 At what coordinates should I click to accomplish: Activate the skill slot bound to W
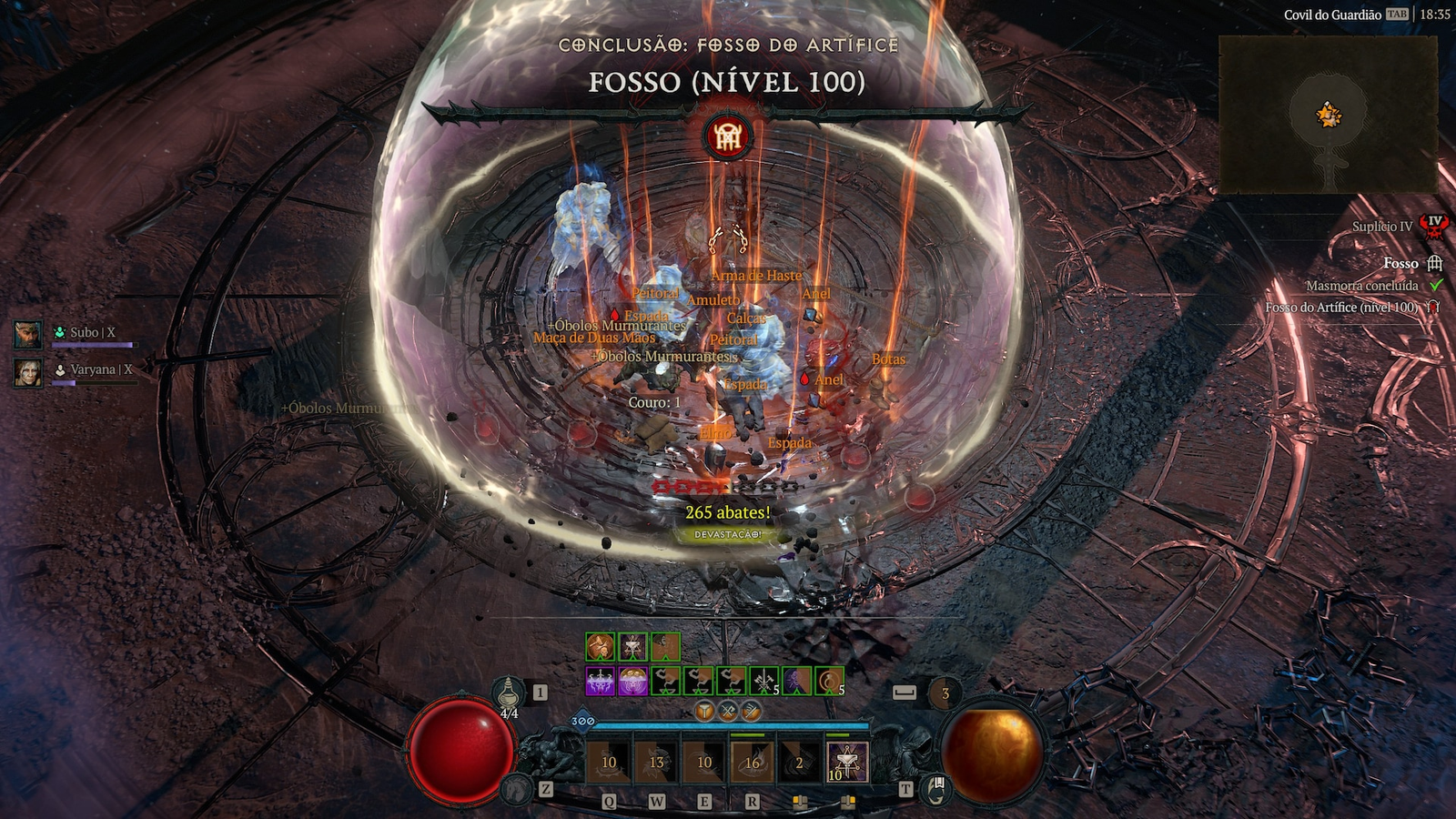click(x=656, y=763)
